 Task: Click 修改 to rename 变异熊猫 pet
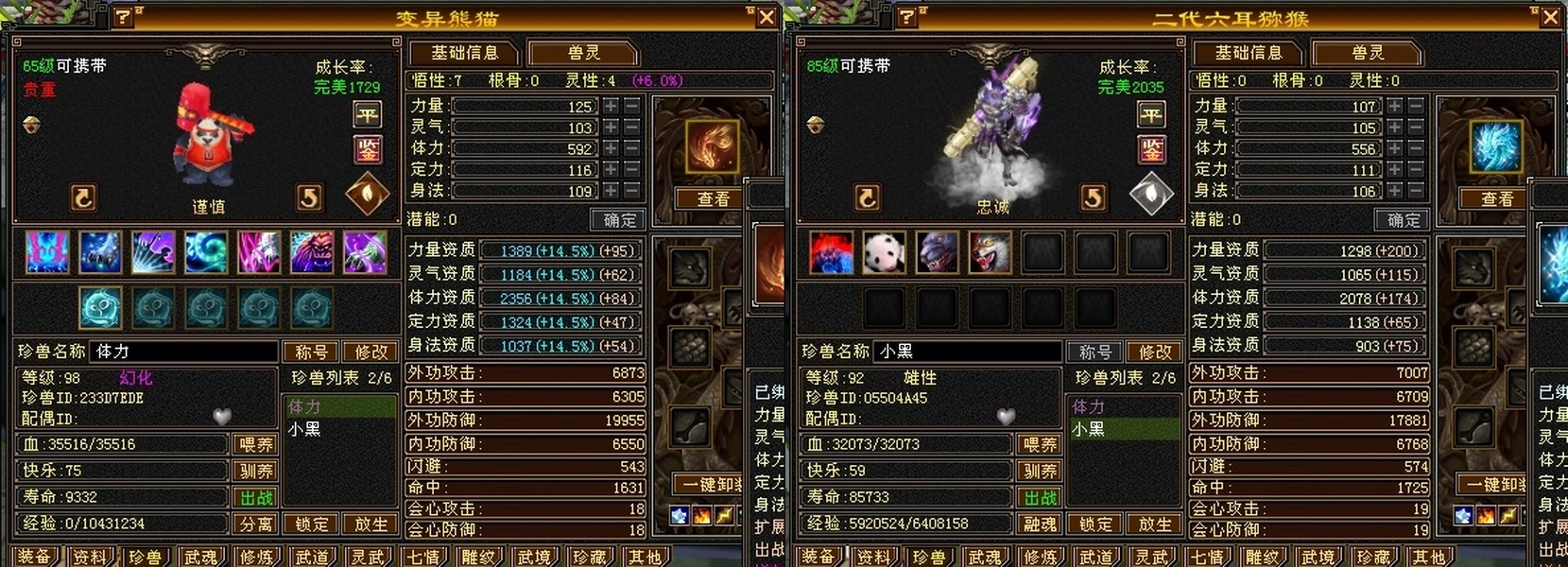[370, 352]
